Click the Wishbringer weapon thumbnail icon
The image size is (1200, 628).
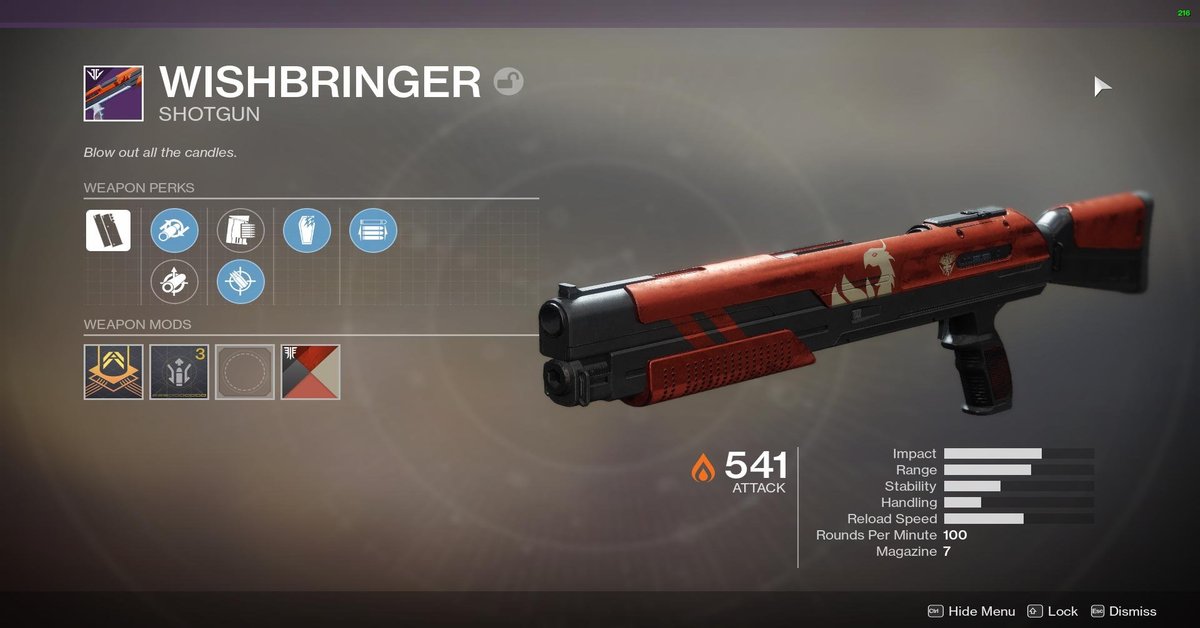(x=113, y=94)
